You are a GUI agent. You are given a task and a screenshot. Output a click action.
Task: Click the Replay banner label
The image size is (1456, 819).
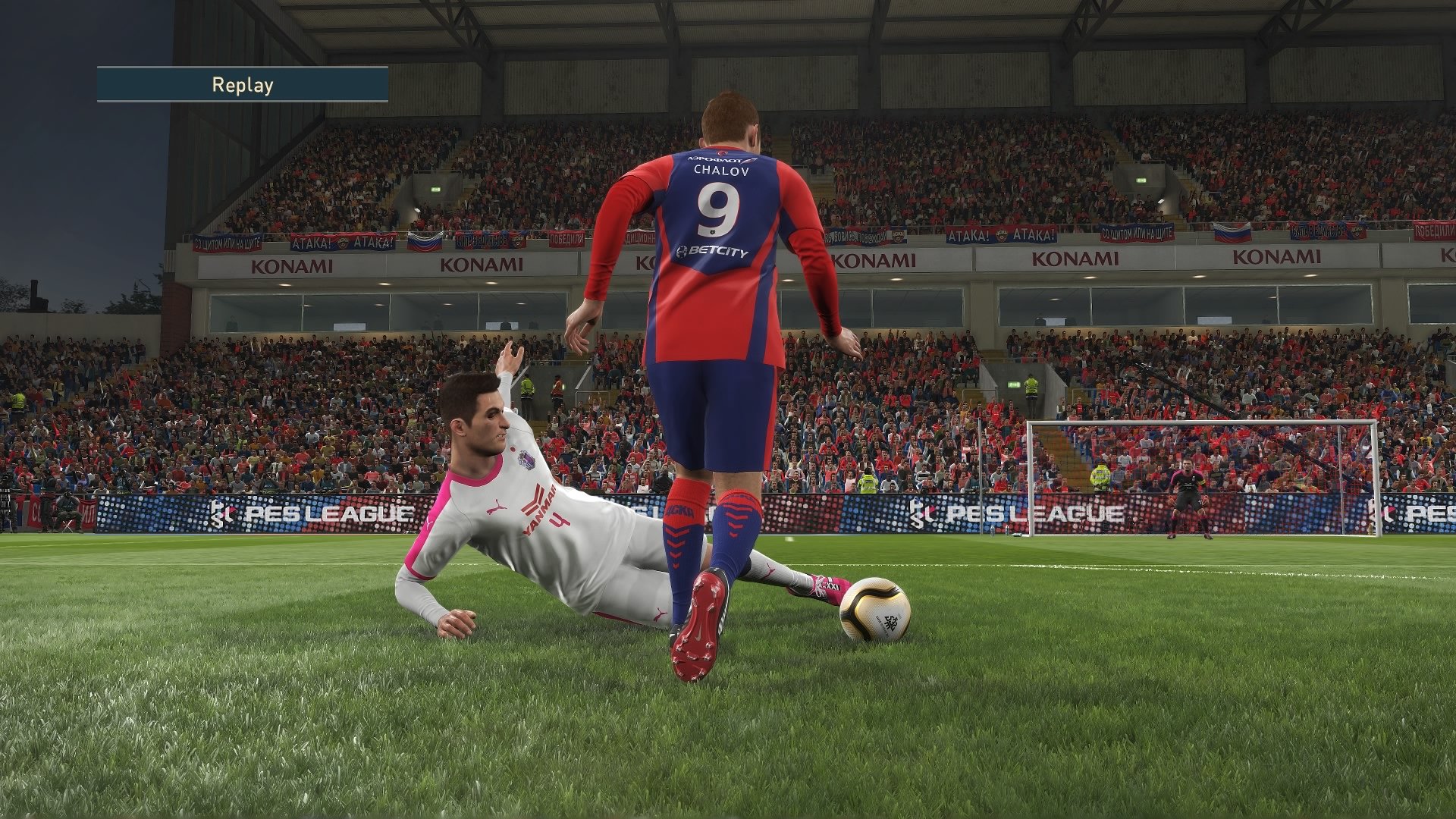pyautogui.click(x=243, y=86)
